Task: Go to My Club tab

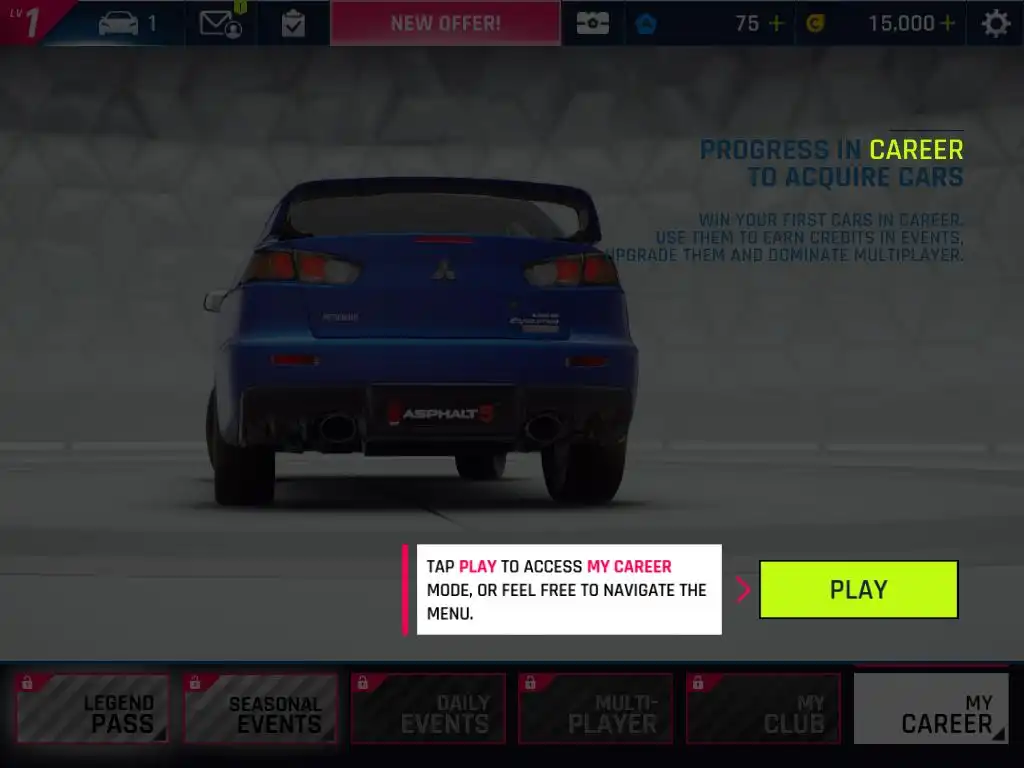Action: (763, 708)
